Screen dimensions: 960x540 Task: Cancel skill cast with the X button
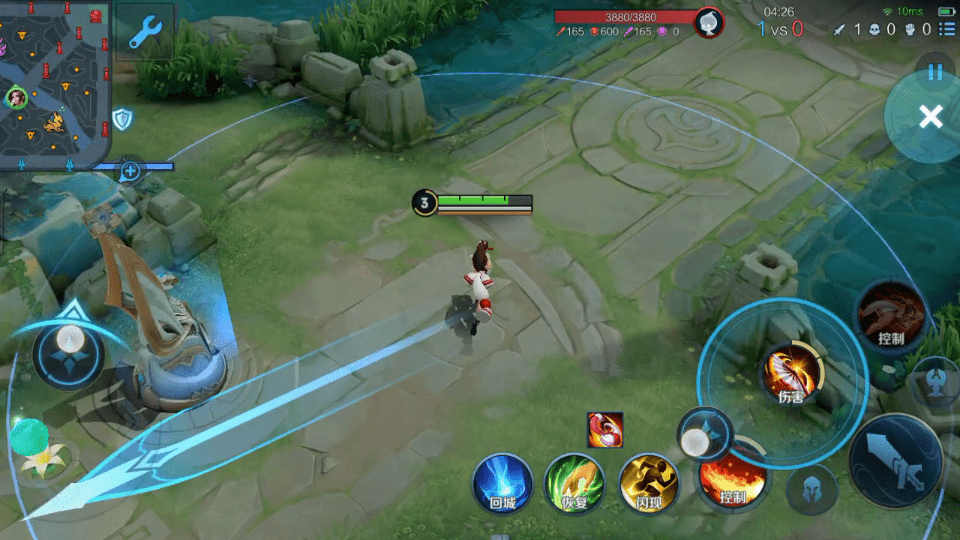(x=931, y=117)
